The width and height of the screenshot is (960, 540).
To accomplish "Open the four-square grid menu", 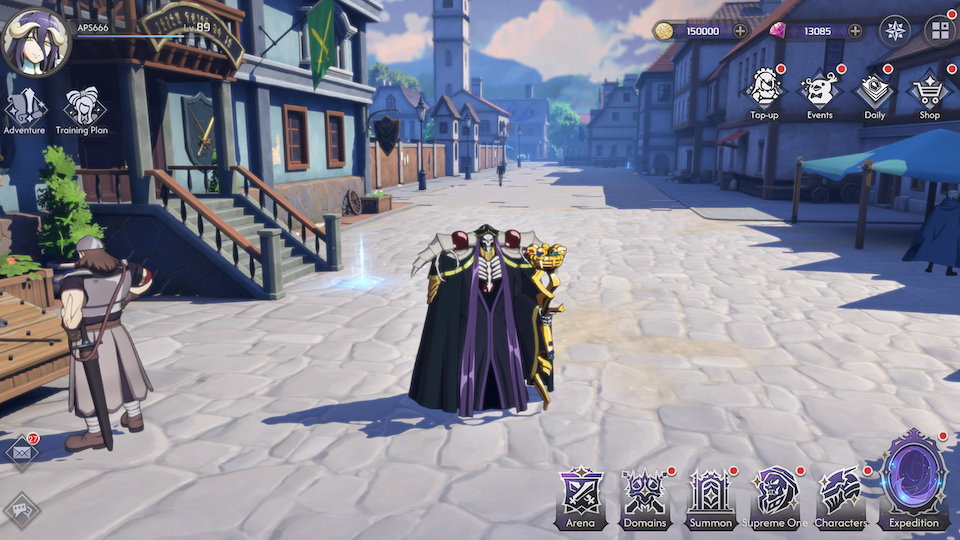I will click(939, 30).
